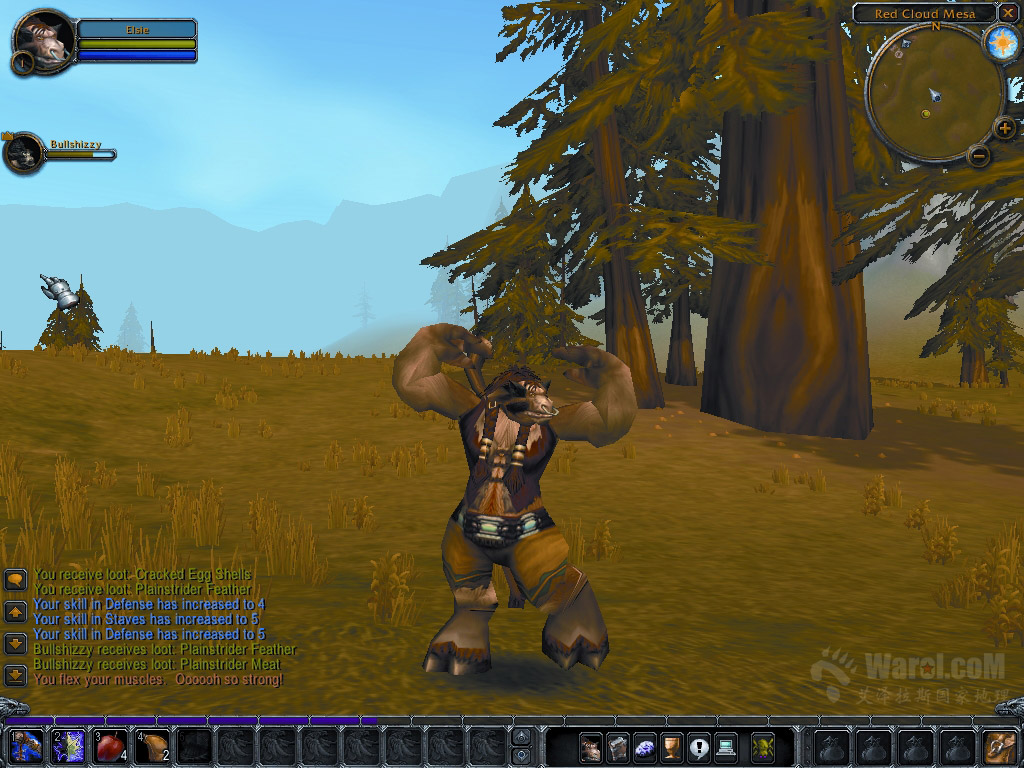1024x768 pixels.
Task: Use the meat item in slot 4
Action: [x=153, y=747]
